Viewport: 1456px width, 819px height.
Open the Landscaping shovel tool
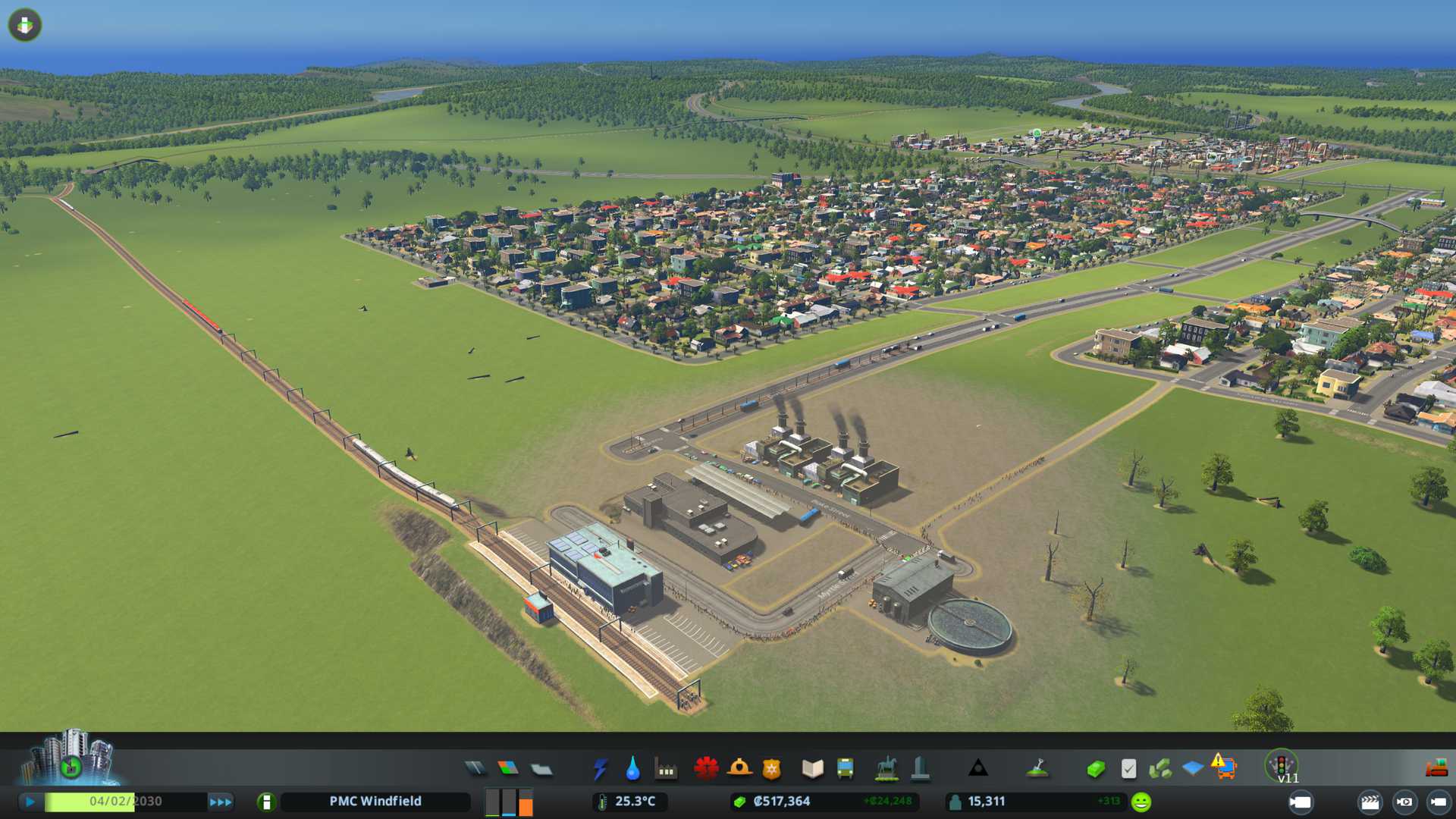(x=1037, y=769)
